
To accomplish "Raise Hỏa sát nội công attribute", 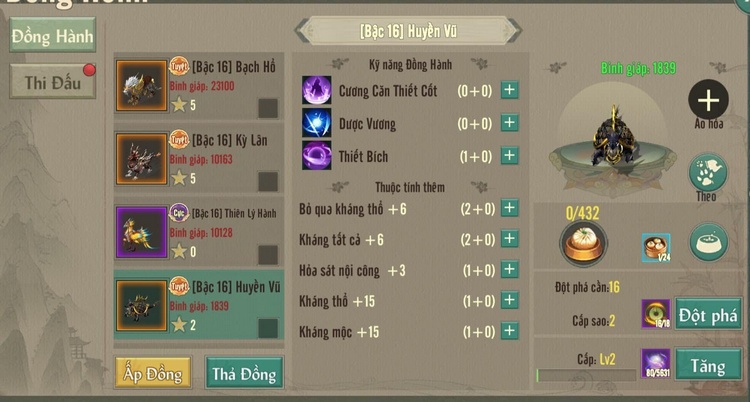I will click(509, 270).
